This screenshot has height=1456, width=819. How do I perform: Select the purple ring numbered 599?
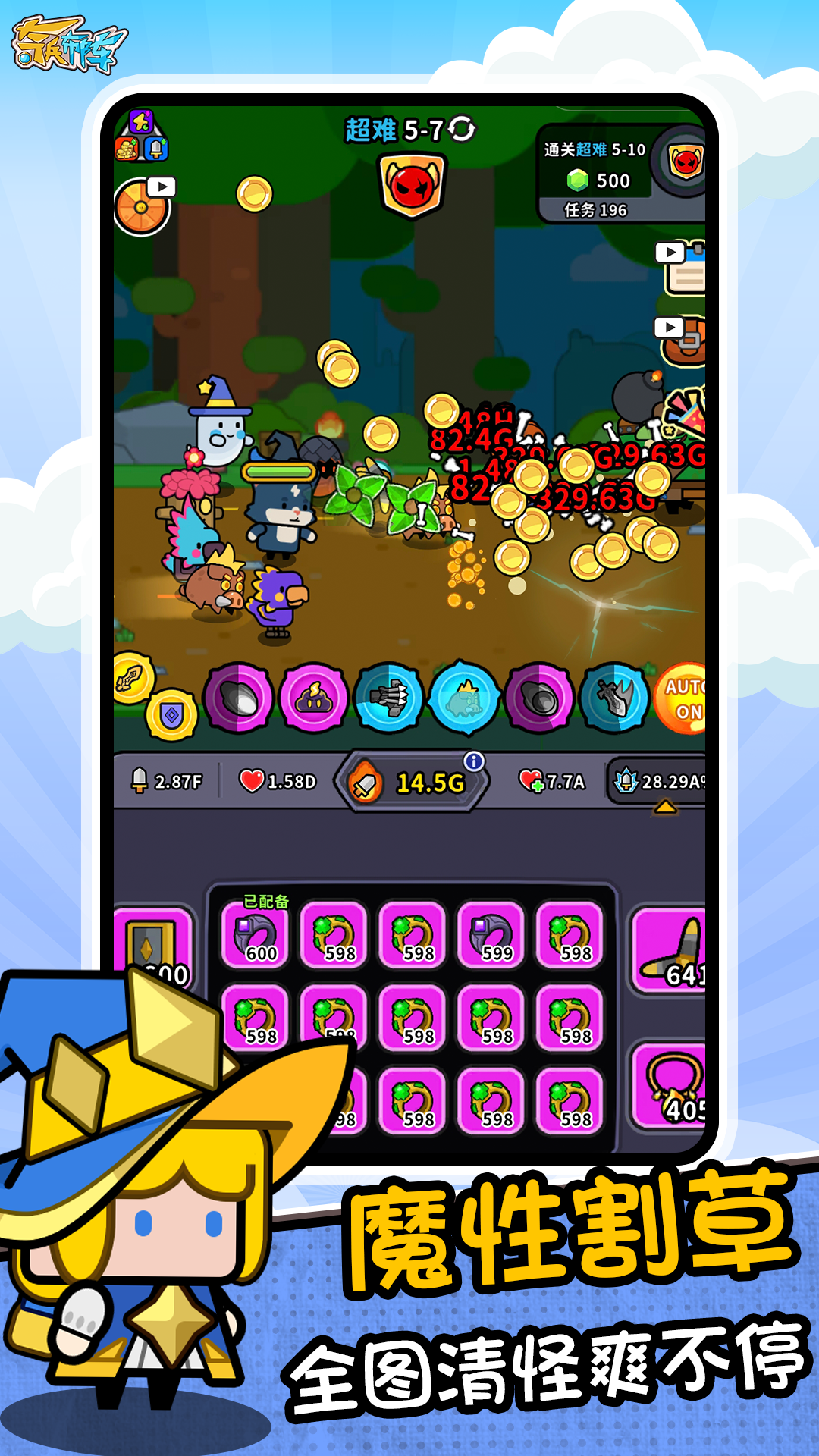tap(491, 935)
